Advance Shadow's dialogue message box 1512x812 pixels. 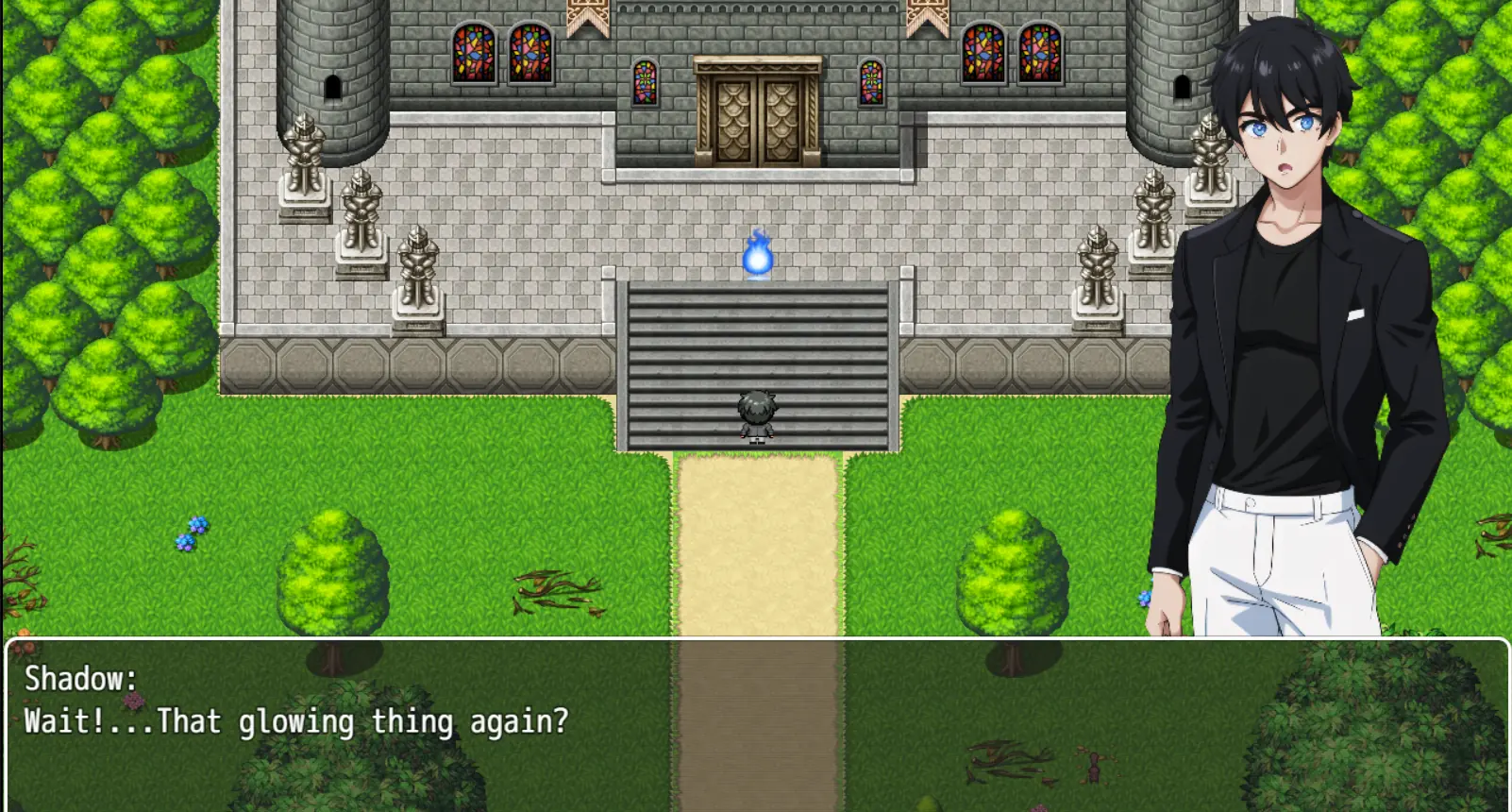755,723
